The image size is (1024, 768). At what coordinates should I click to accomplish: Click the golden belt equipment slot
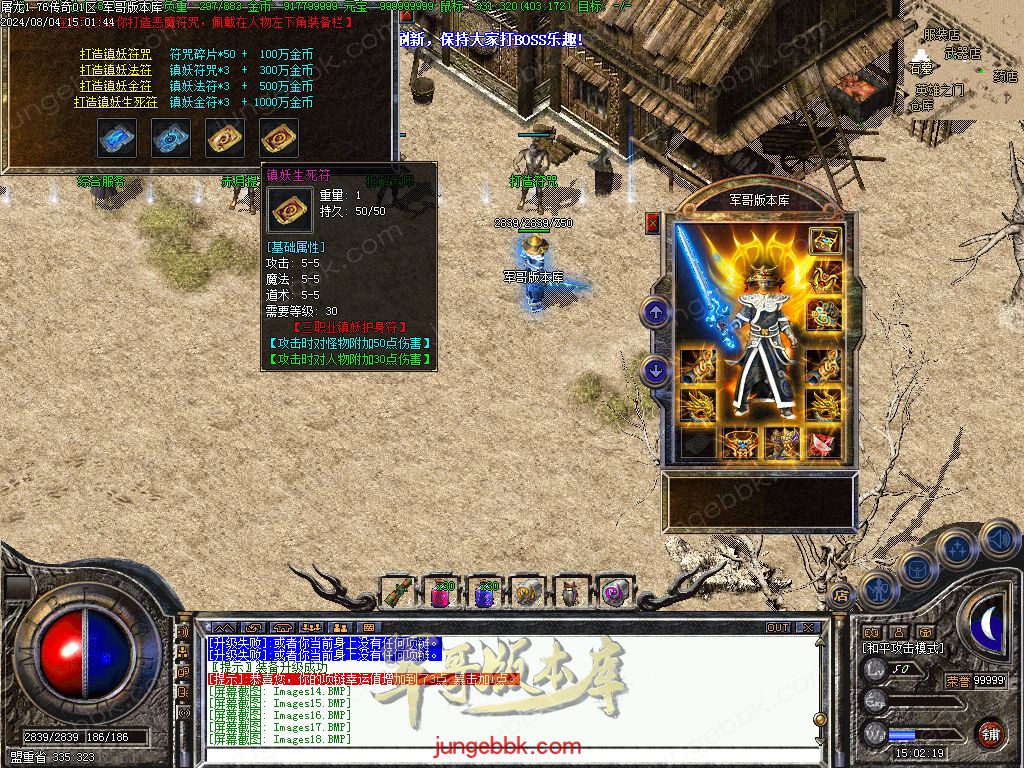click(740, 443)
